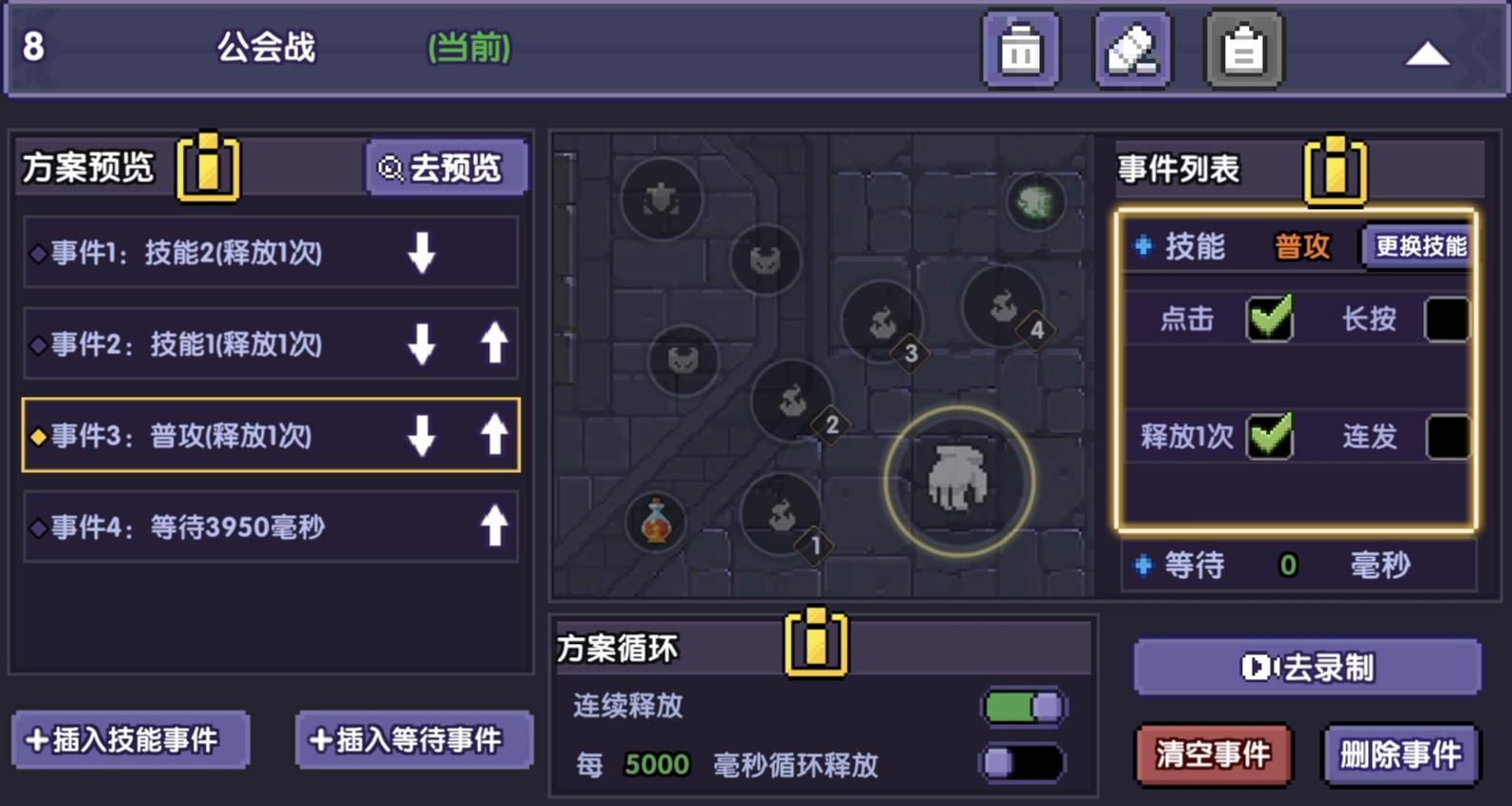Viewport: 1512px width, 806px height.
Task: Click the trash icon in the top bar
Action: click(1019, 49)
